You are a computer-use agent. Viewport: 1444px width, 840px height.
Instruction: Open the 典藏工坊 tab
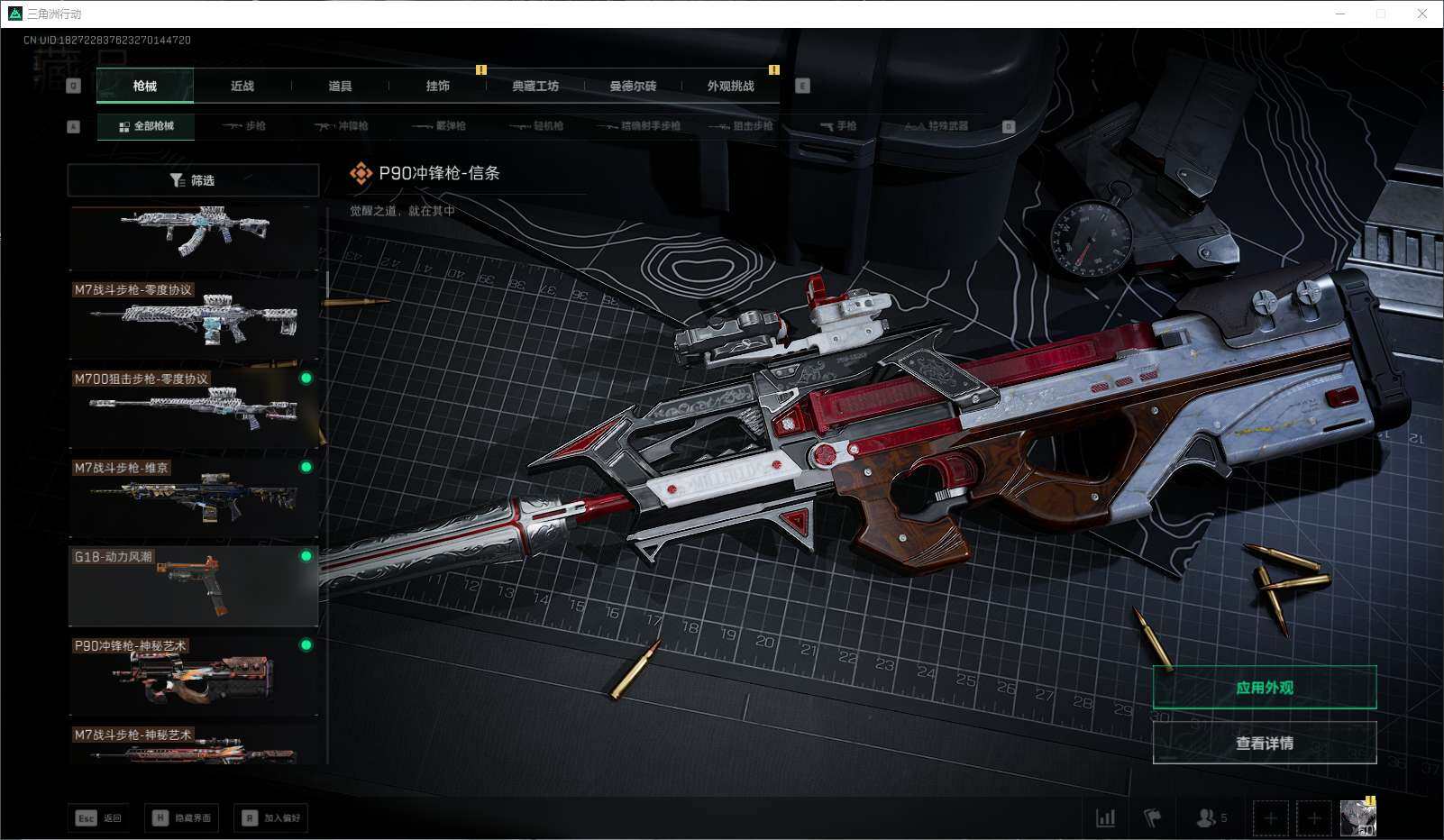535,87
